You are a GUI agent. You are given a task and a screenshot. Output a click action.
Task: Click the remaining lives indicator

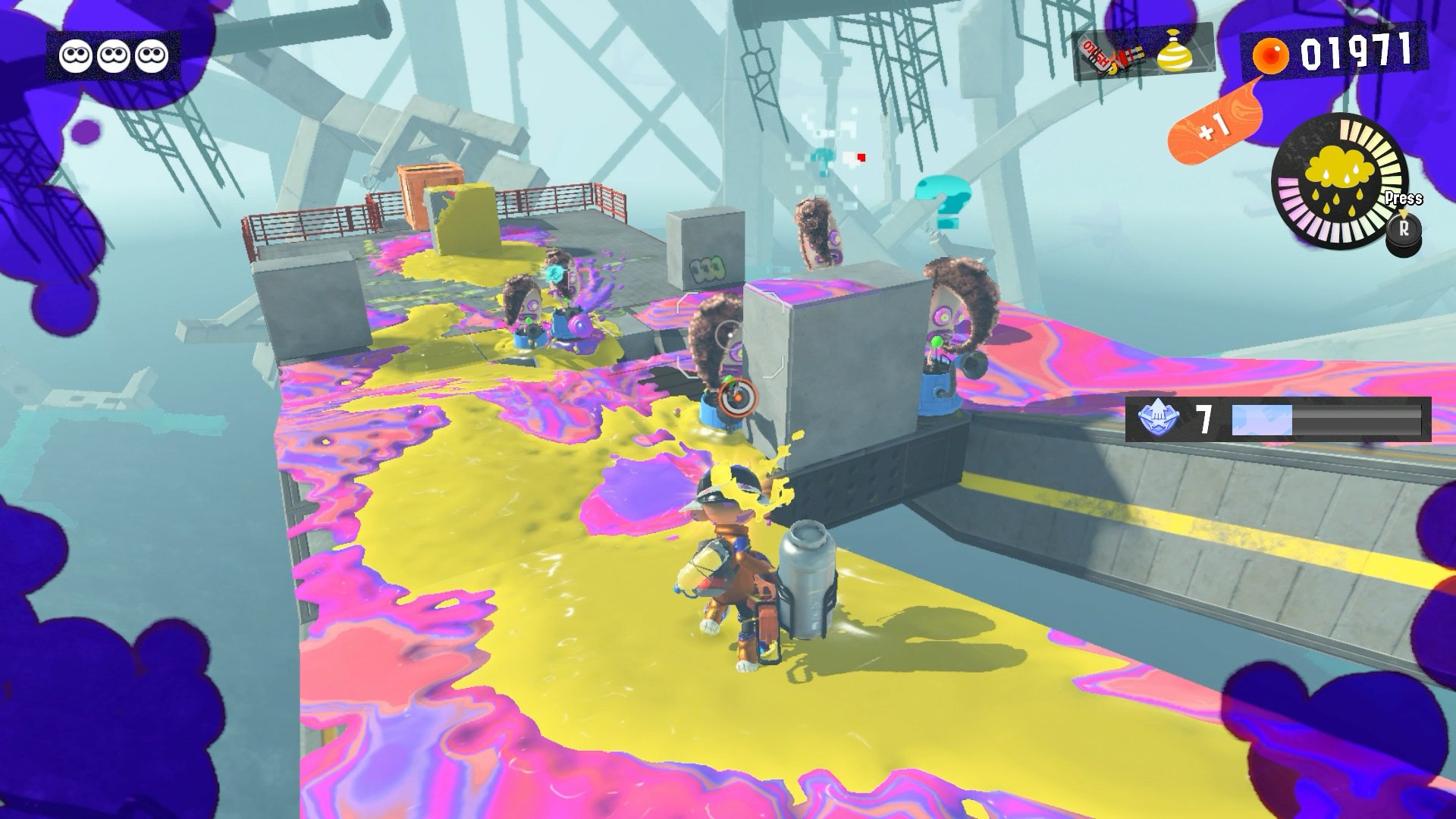point(114,55)
